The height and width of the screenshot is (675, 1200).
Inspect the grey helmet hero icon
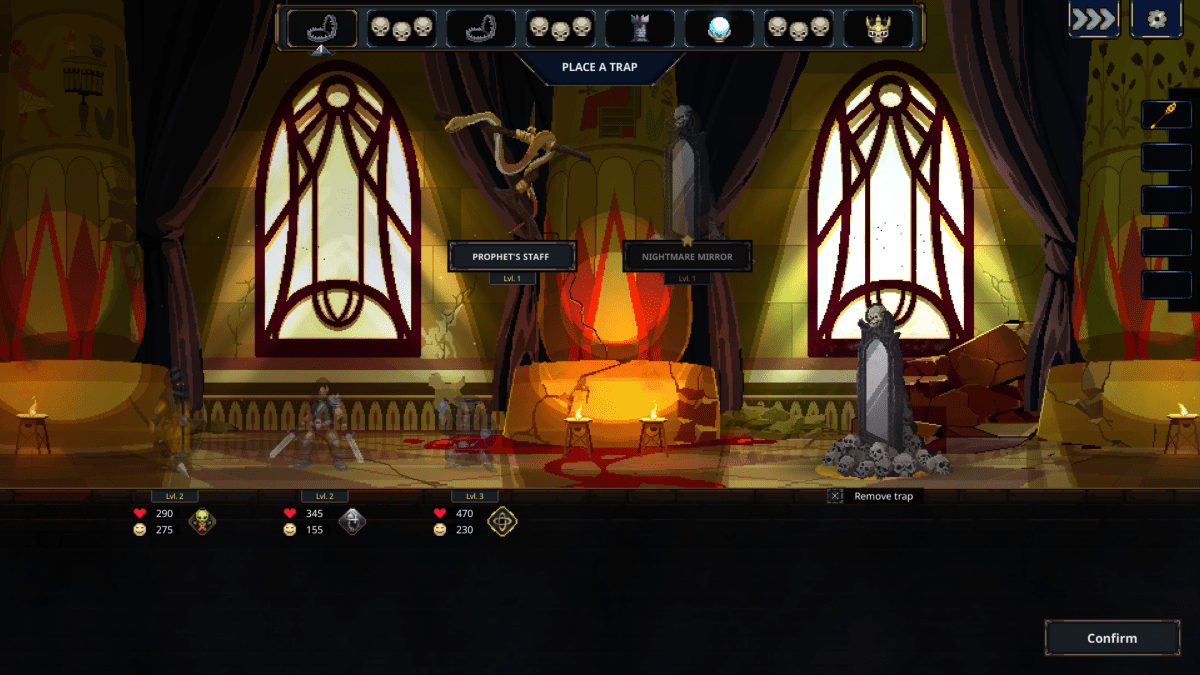coord(352,520)
